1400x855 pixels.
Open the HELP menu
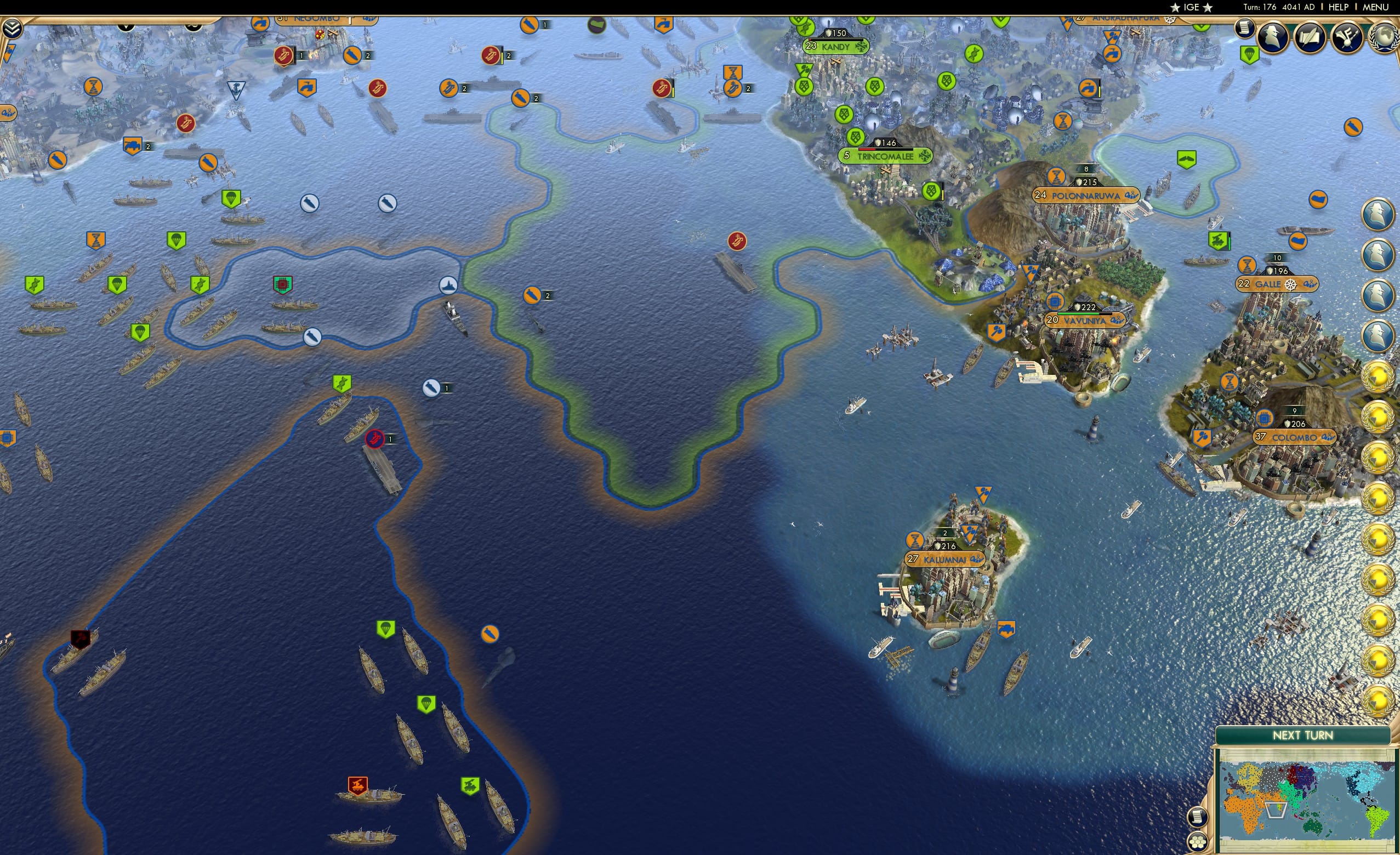coord(1339,7)
